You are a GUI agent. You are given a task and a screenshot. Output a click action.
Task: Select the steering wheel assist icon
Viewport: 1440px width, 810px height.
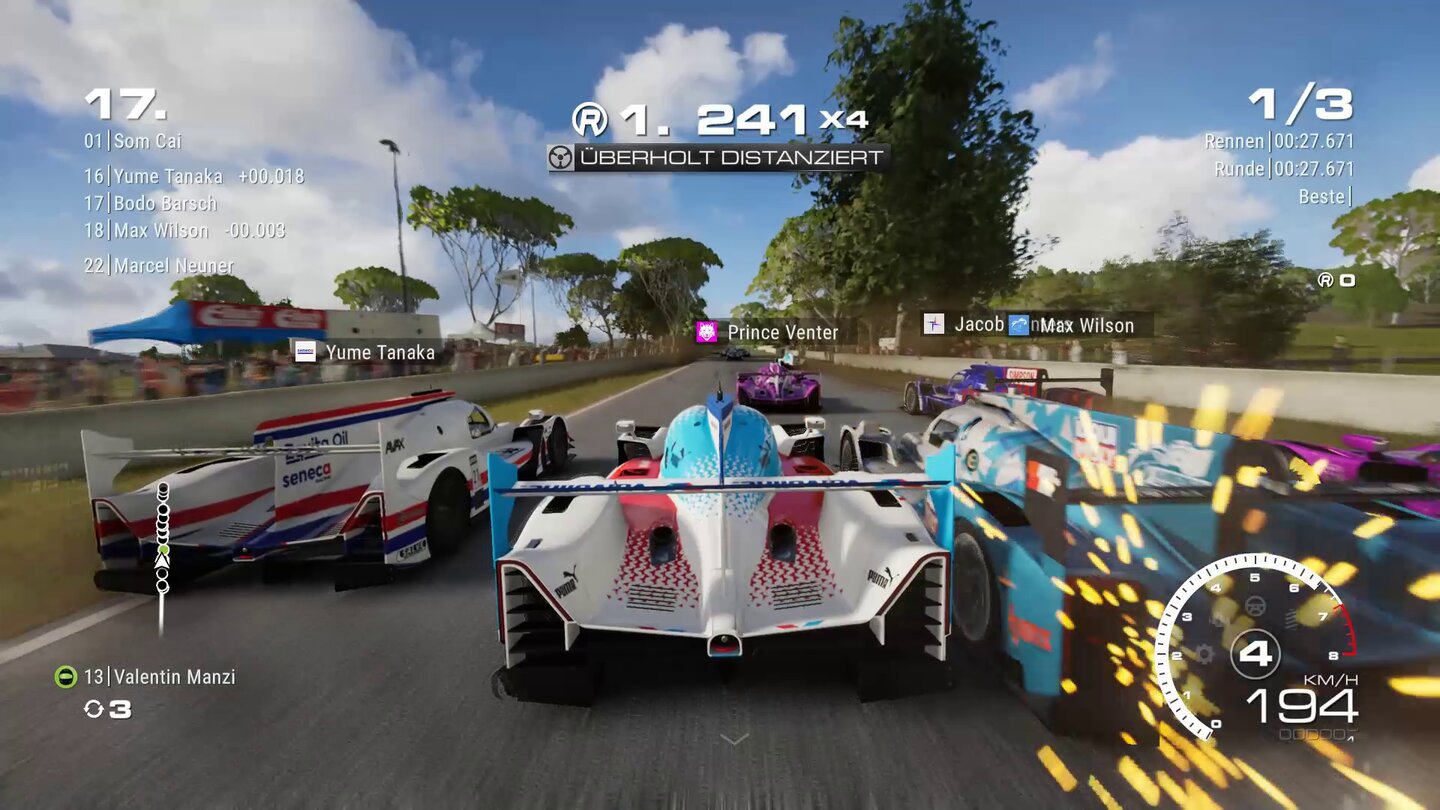(1255, 607)
